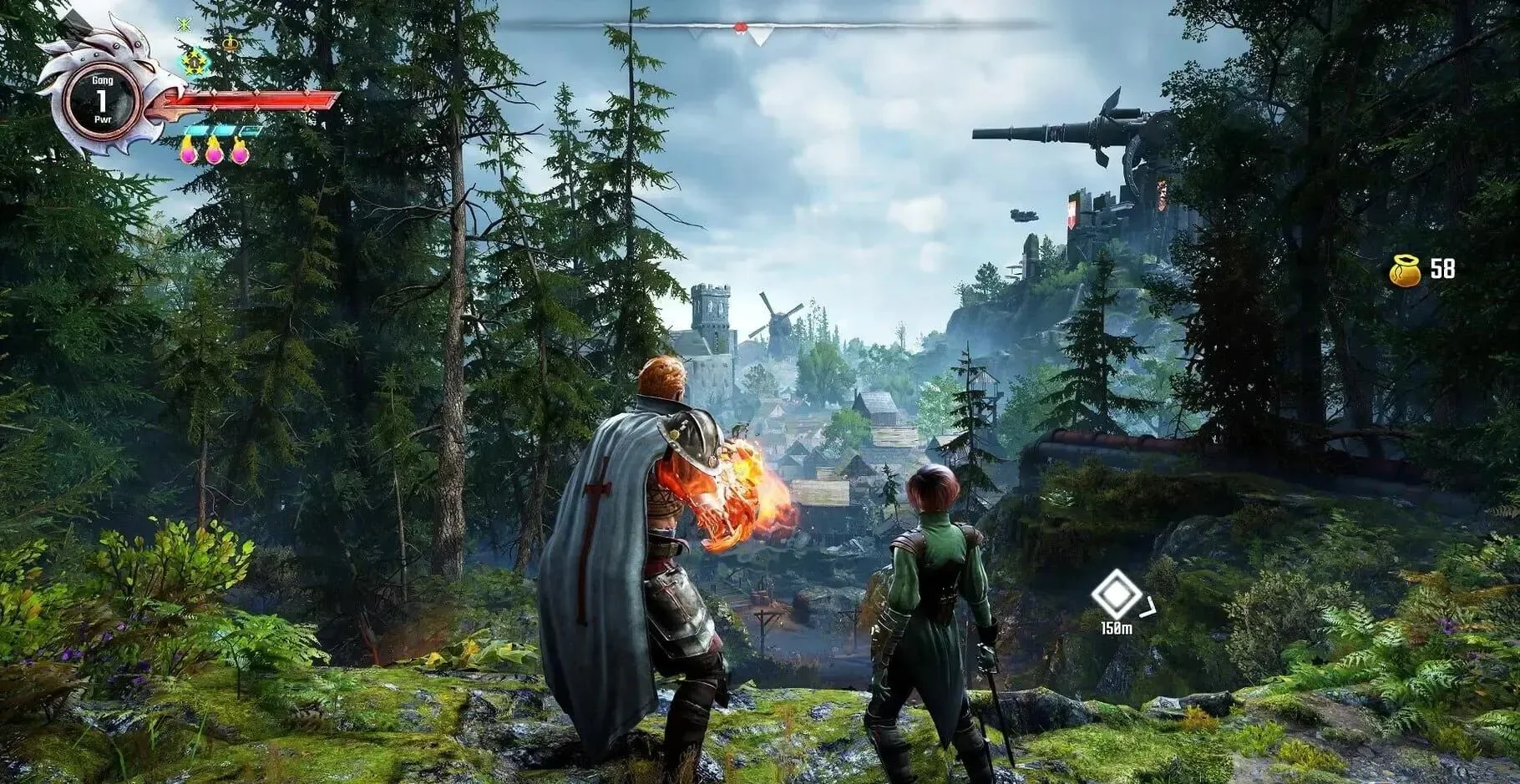Screen dimensions: 1520x784
Task: Click the red marker on the compass
Action: pyautogui.click(x=739, y=28)
